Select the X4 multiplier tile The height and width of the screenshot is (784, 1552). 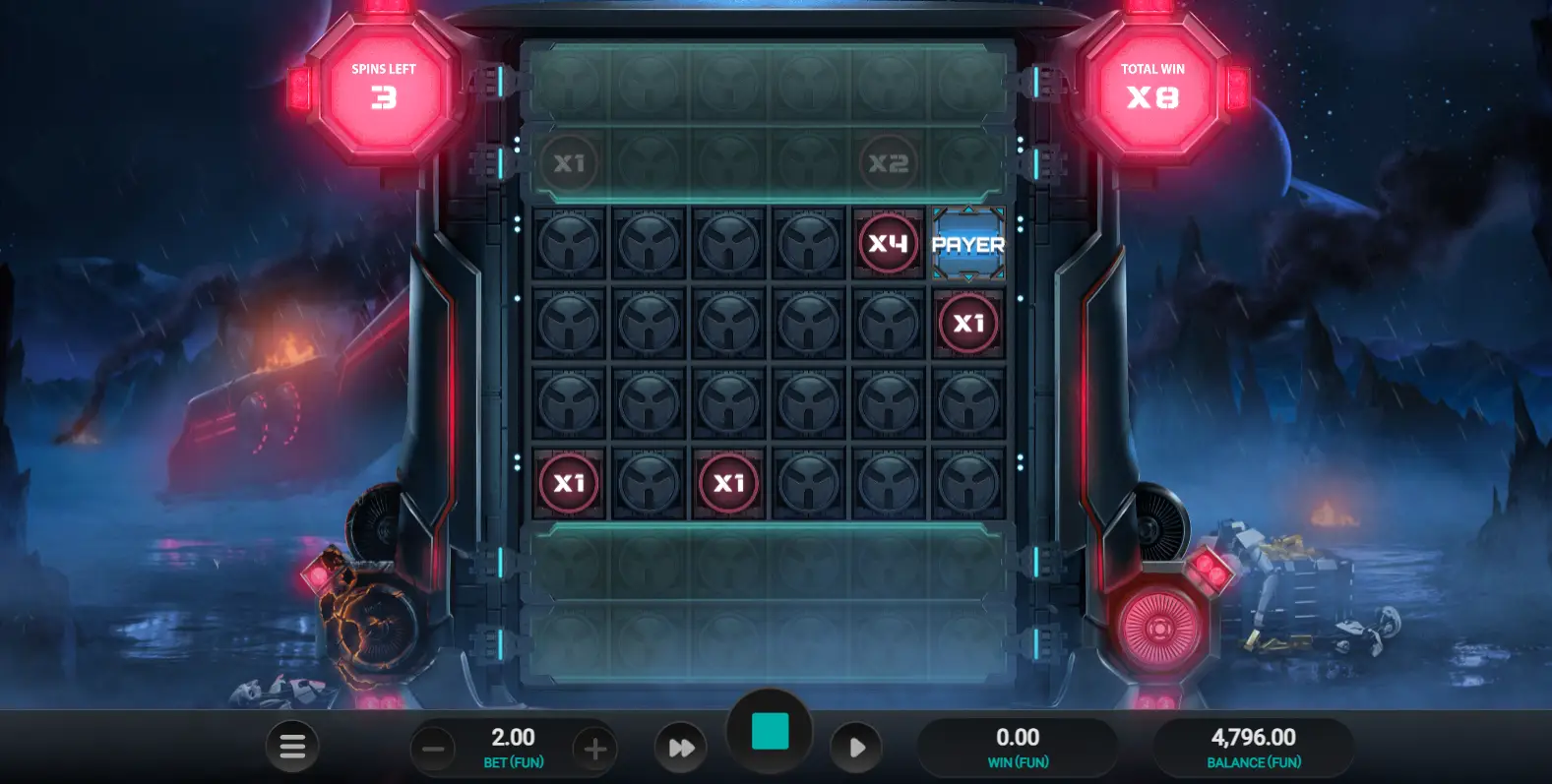888,243
